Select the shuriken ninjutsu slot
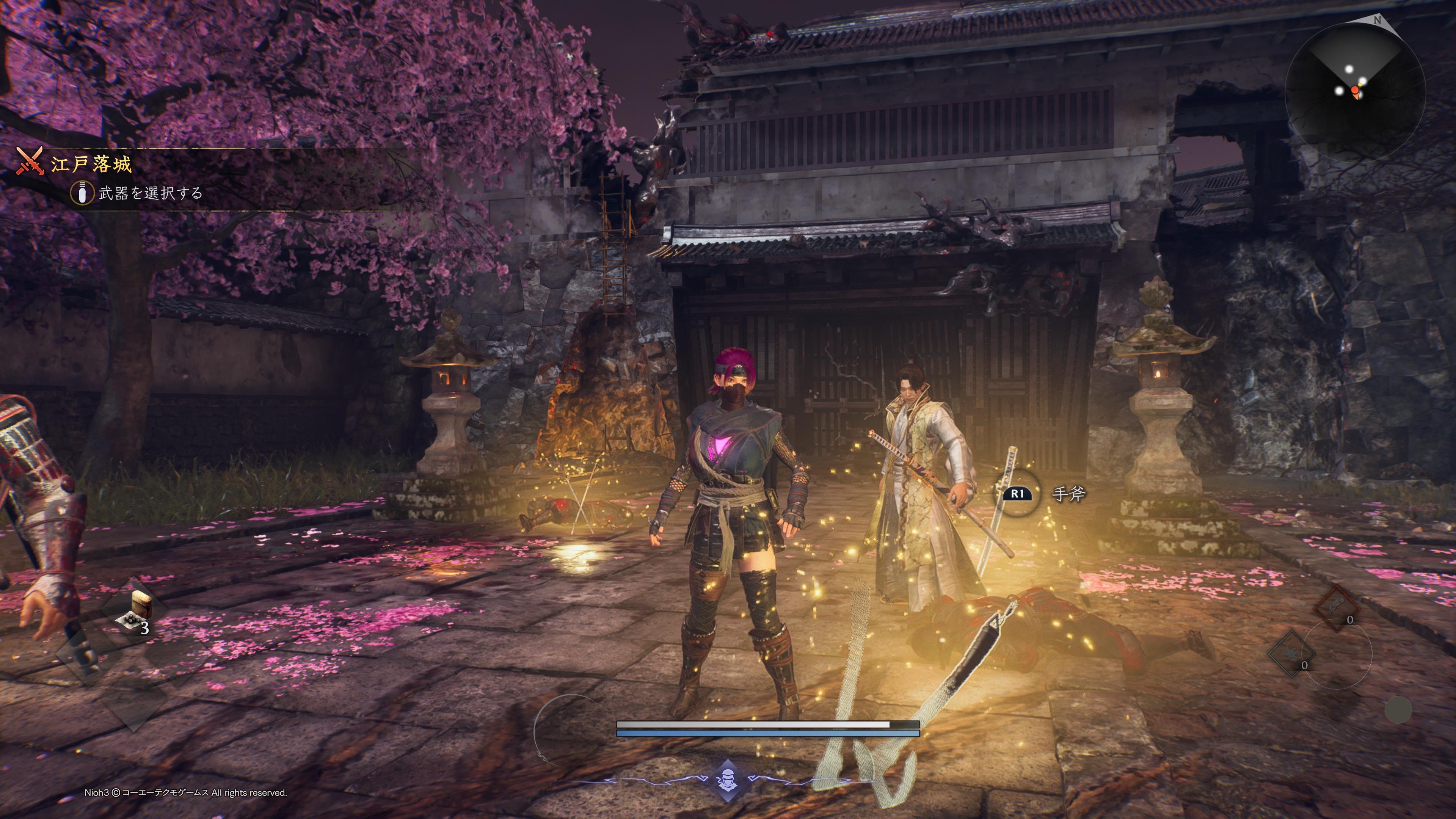 (1291, 654)
